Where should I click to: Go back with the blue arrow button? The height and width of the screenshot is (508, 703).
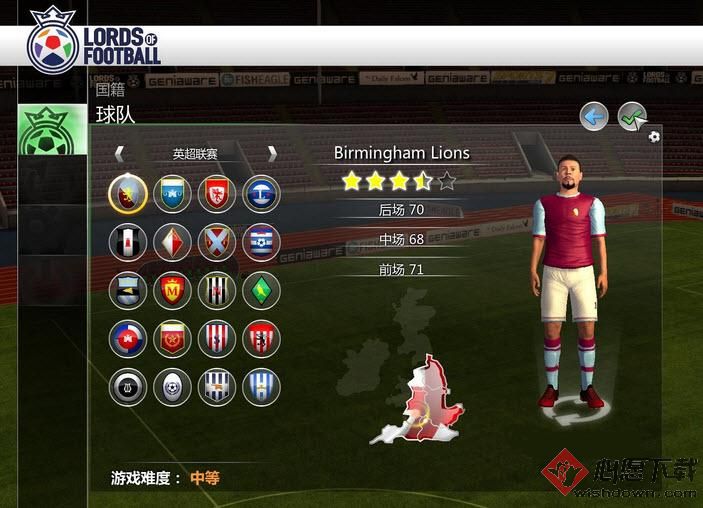point(594,117)
